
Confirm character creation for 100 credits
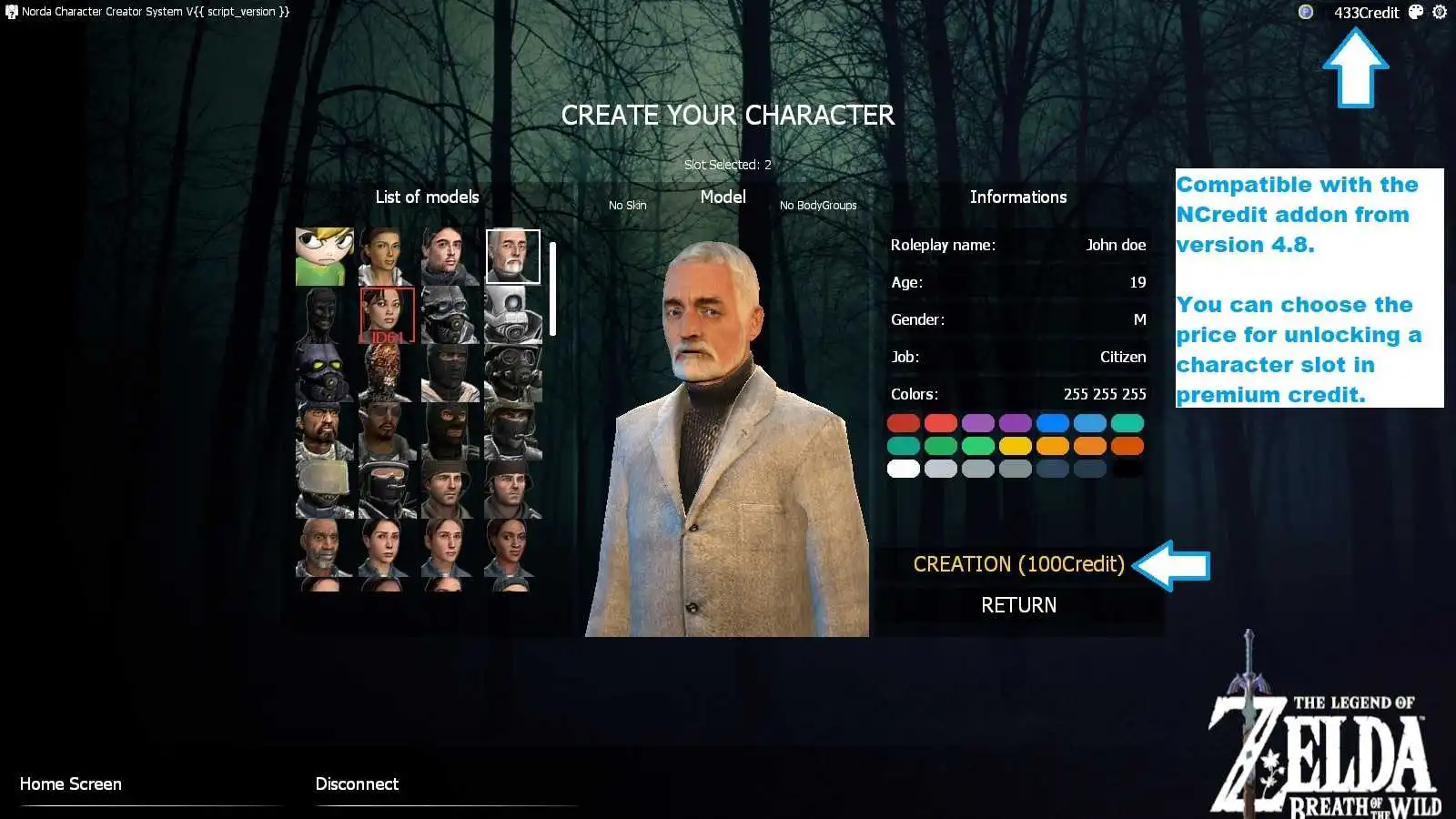pyautogui.click(x=1018, y=564)
